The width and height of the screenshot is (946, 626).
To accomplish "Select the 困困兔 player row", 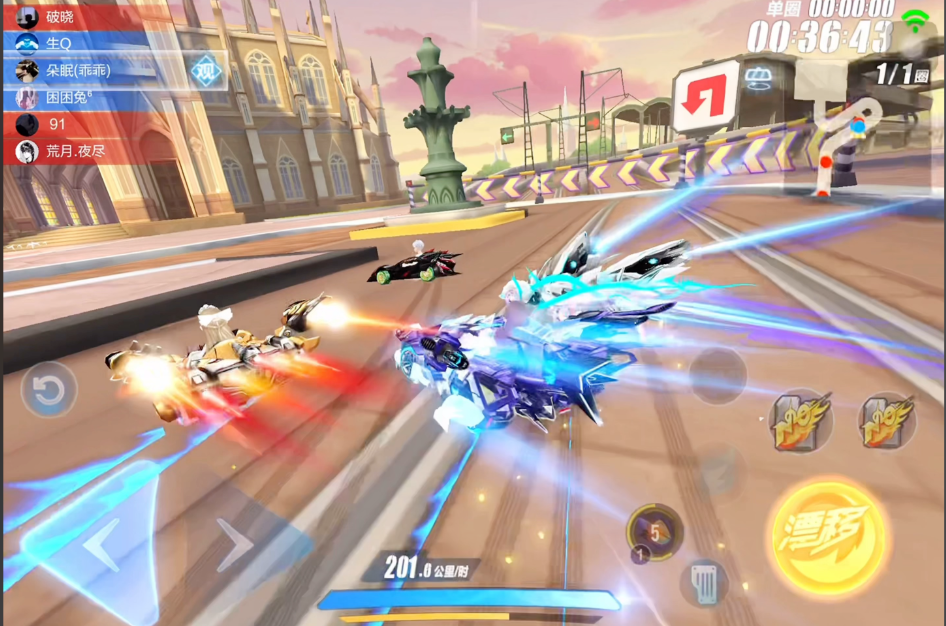I will coord(75,97).
